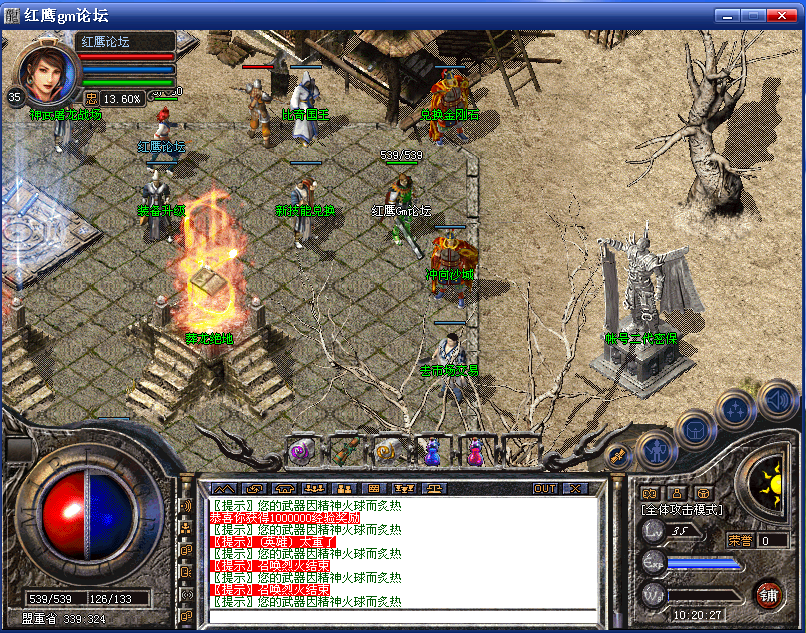Toggle sound with the speaker button
This screenshot has height=633, width=806.
point(776,401)
